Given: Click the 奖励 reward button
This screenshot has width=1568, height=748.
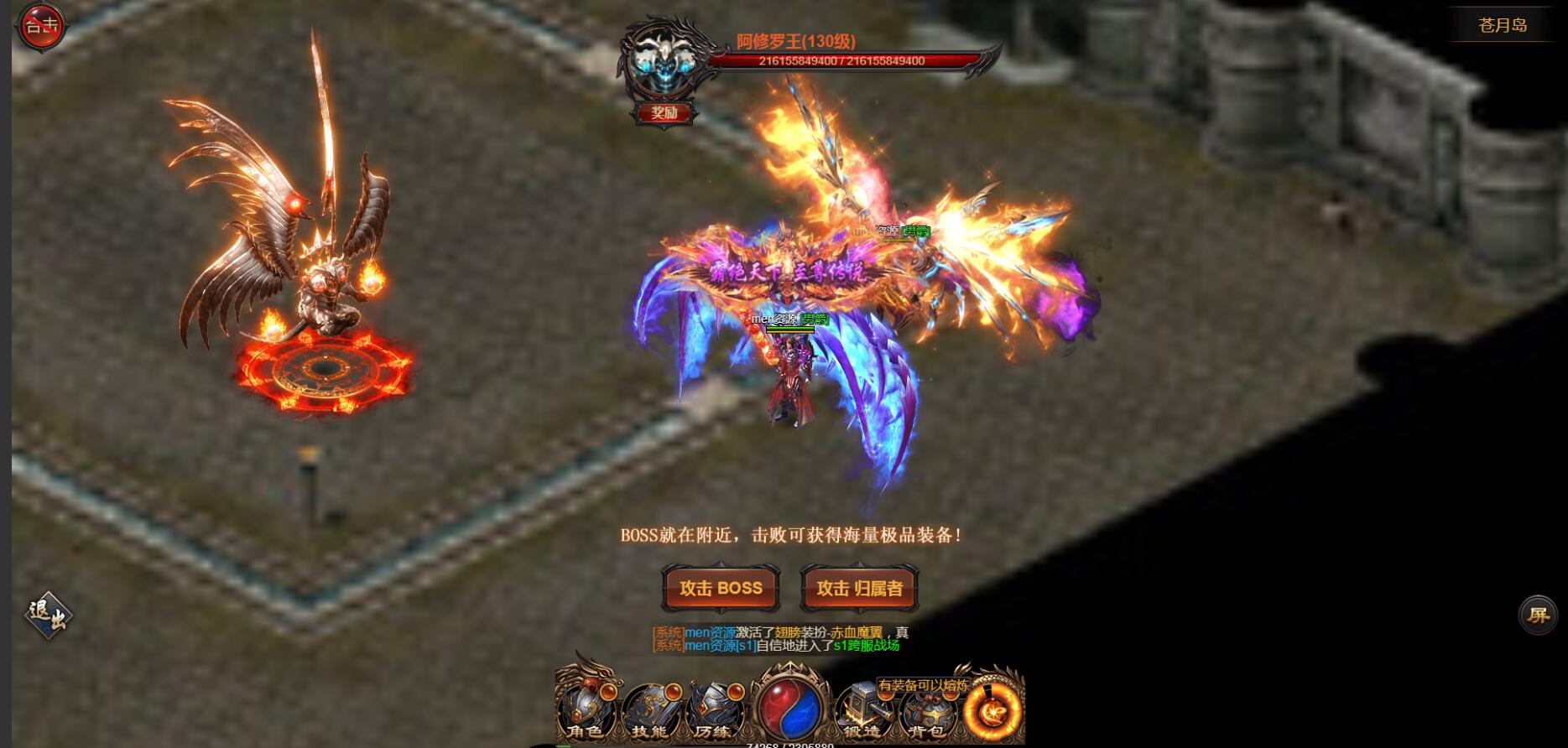Looking at the screenshot, I should (x=663, y=113).
